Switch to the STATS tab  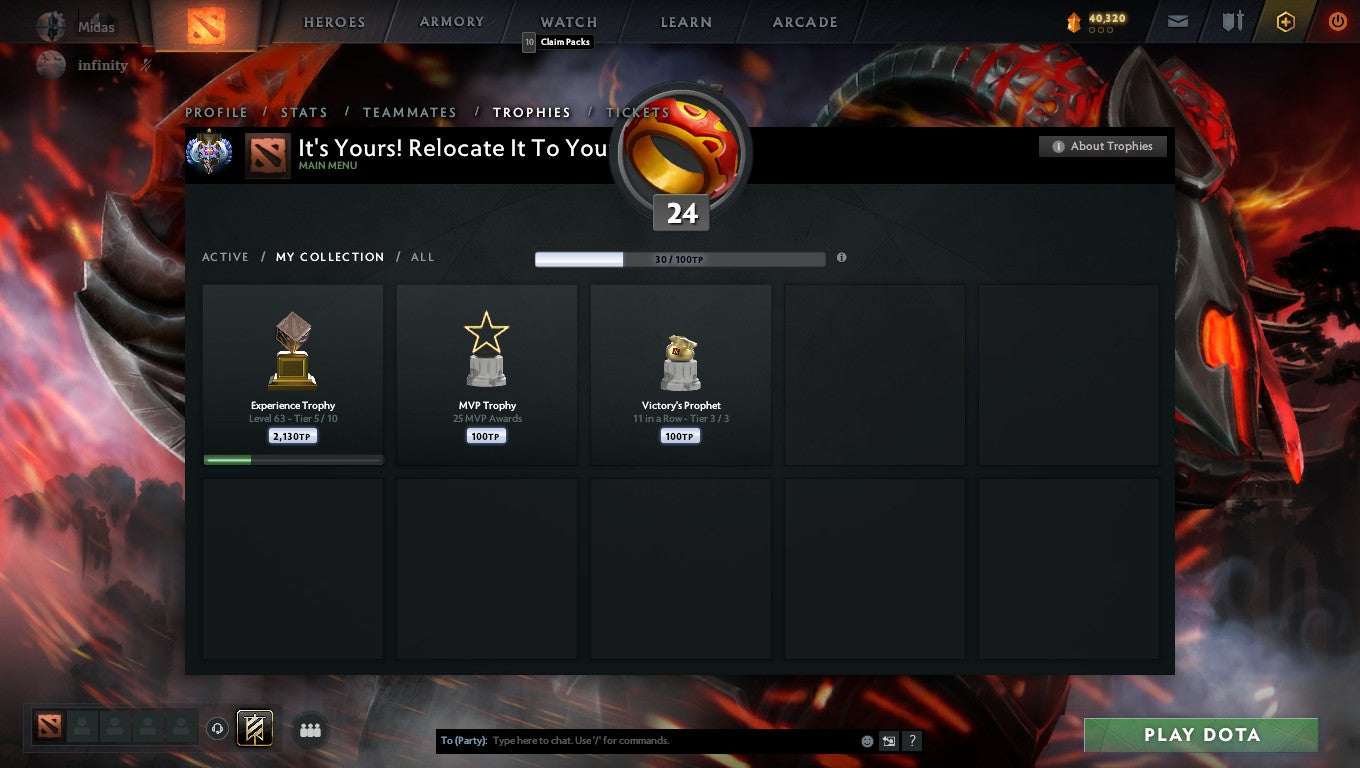tap(304, 112)
